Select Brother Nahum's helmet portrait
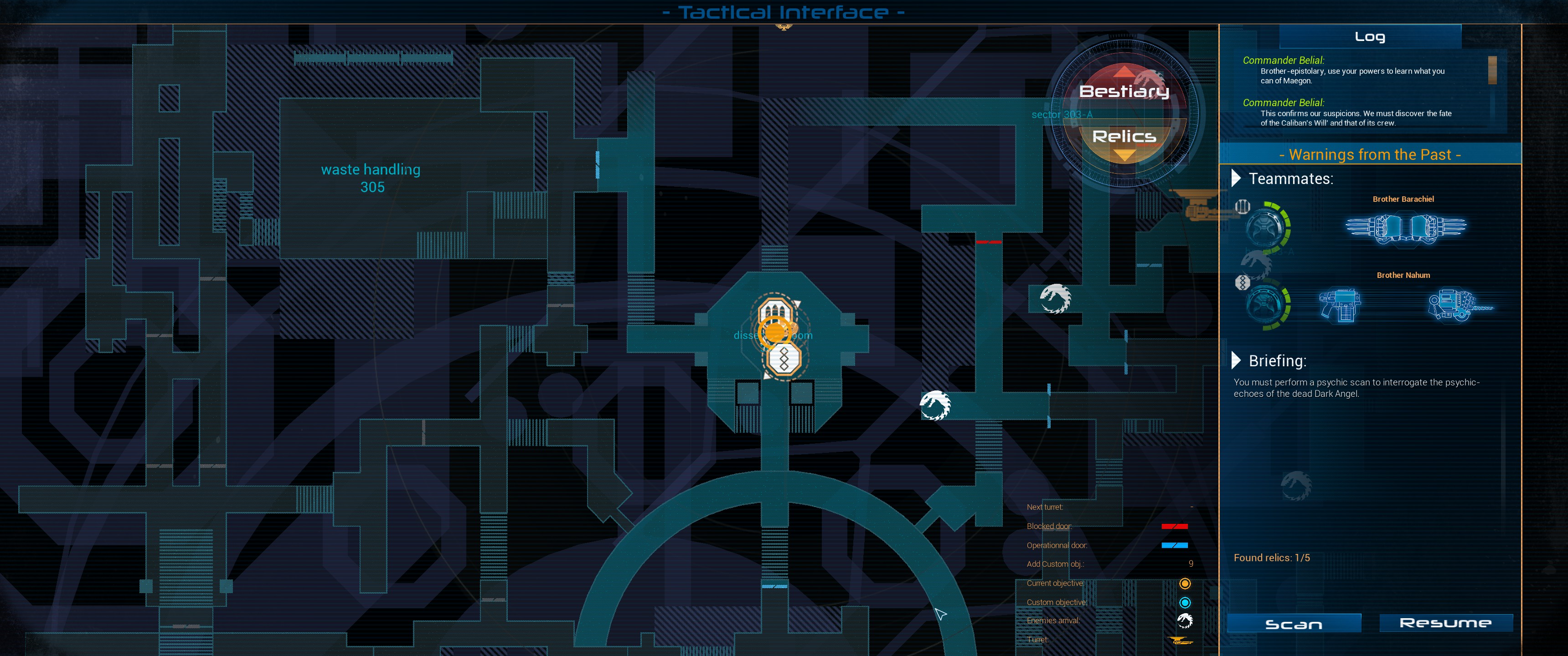This screenshot has width=1568, height=656. tap(1266, 304)
